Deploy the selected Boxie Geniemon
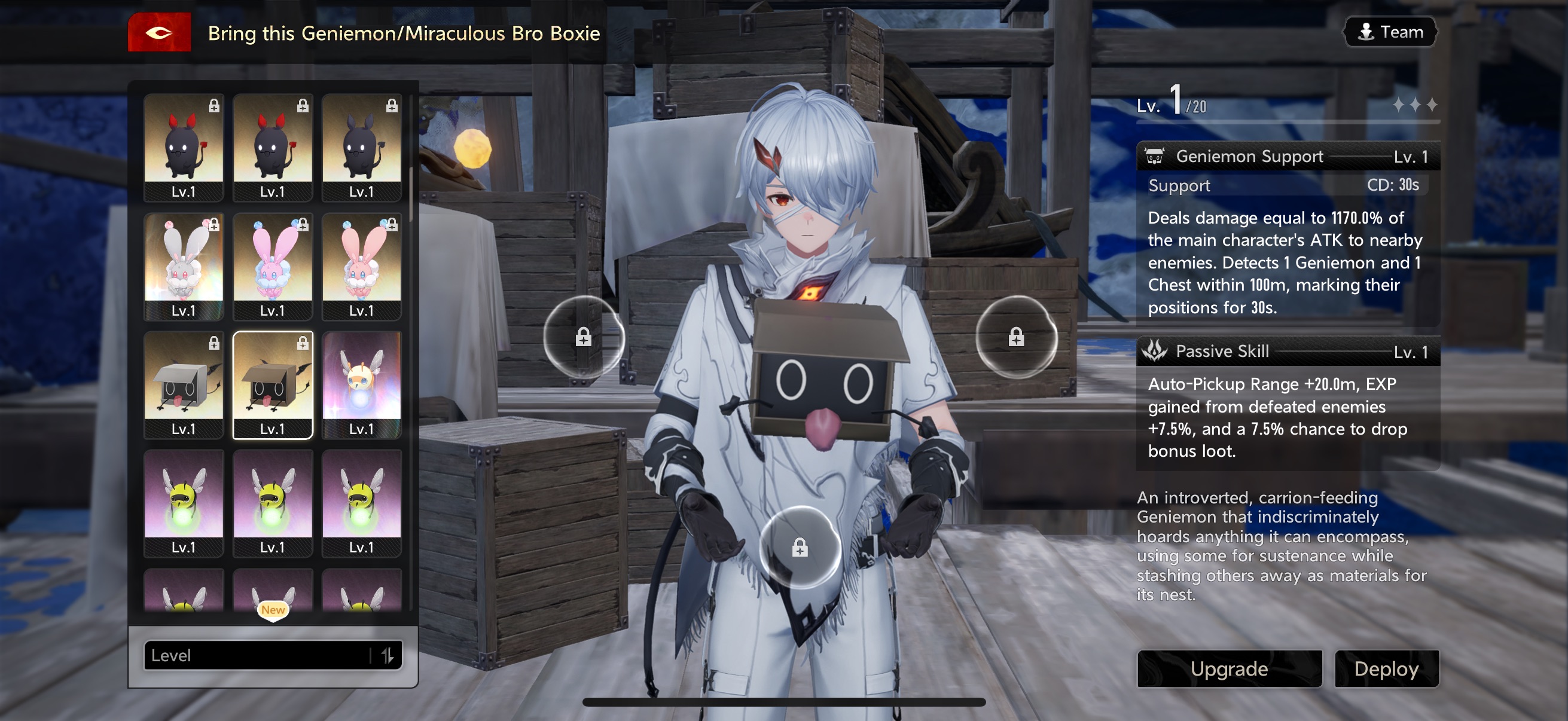The height and width of the screenshot is (721, 1568). 1386,668
